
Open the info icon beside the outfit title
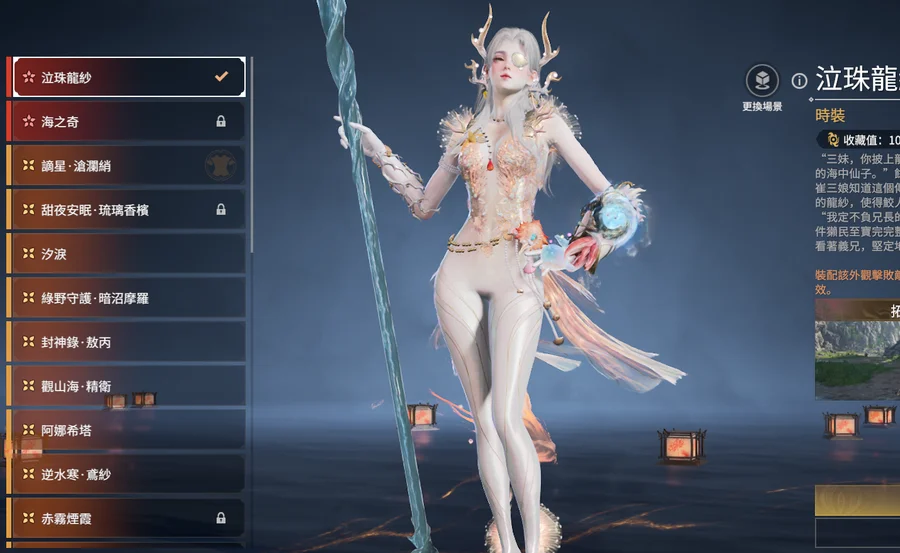799,80
